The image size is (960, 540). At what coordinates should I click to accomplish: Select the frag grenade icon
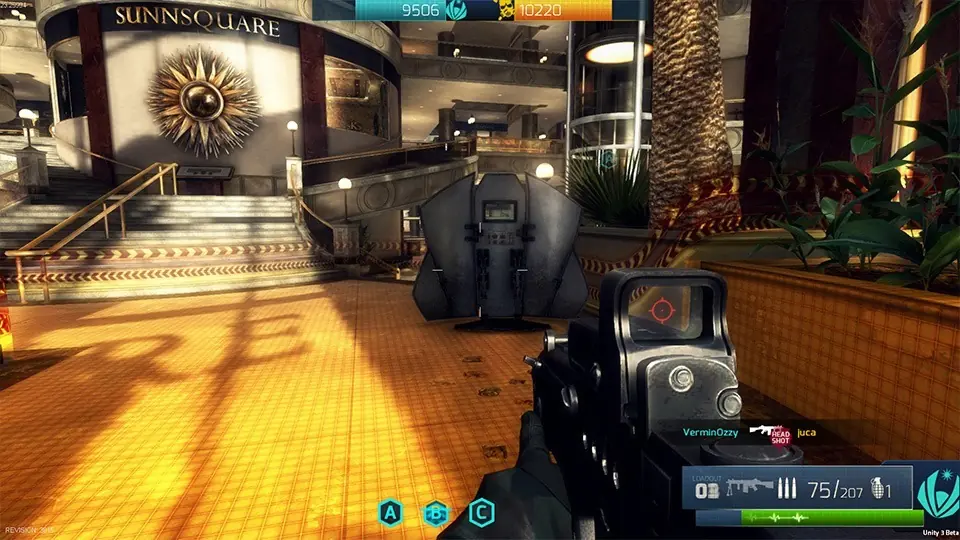(880, 489)
